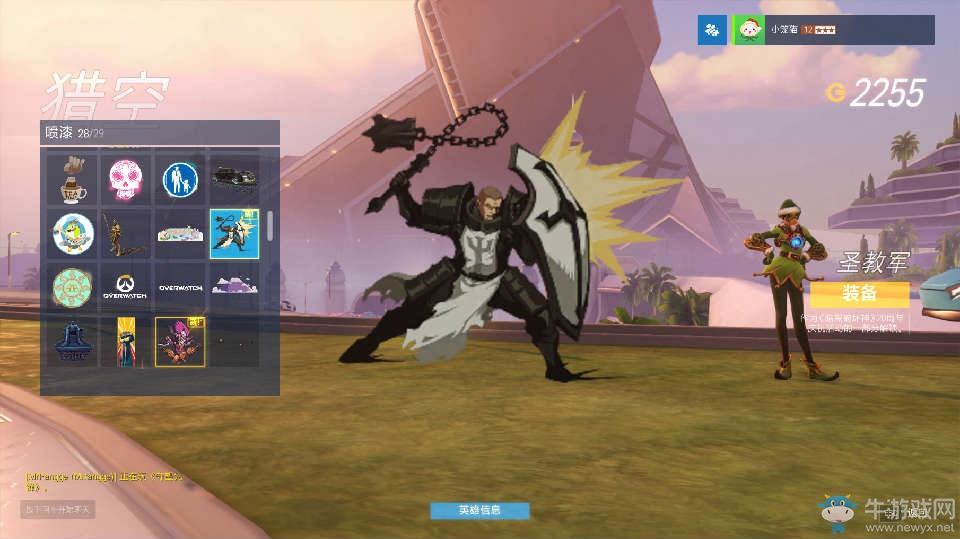Open the blue social group icon
Image resolution: width=960 pixels, height=539 pixels.
712,30
